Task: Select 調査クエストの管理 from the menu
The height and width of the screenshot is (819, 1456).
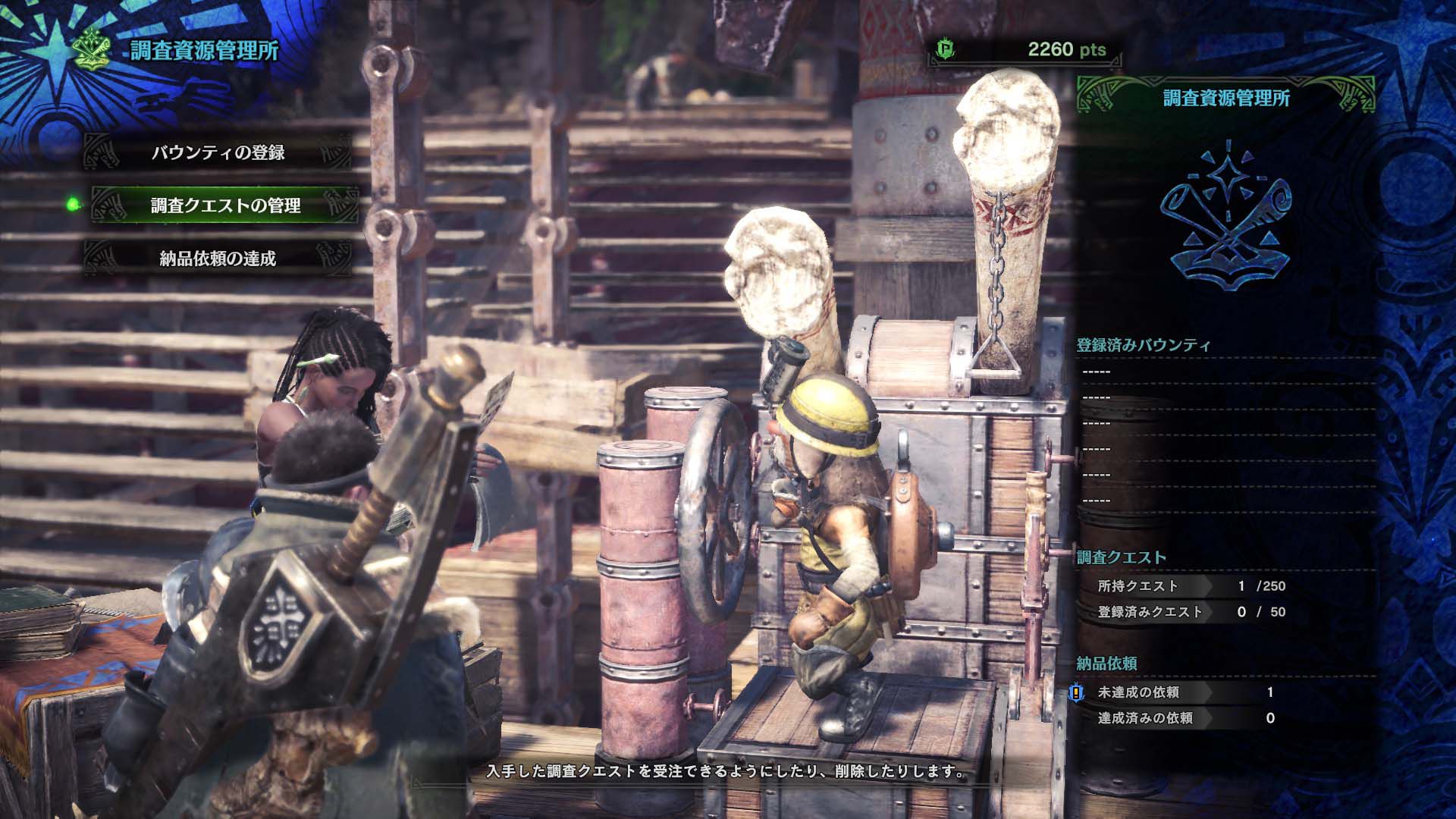Action: pos(226,203)
